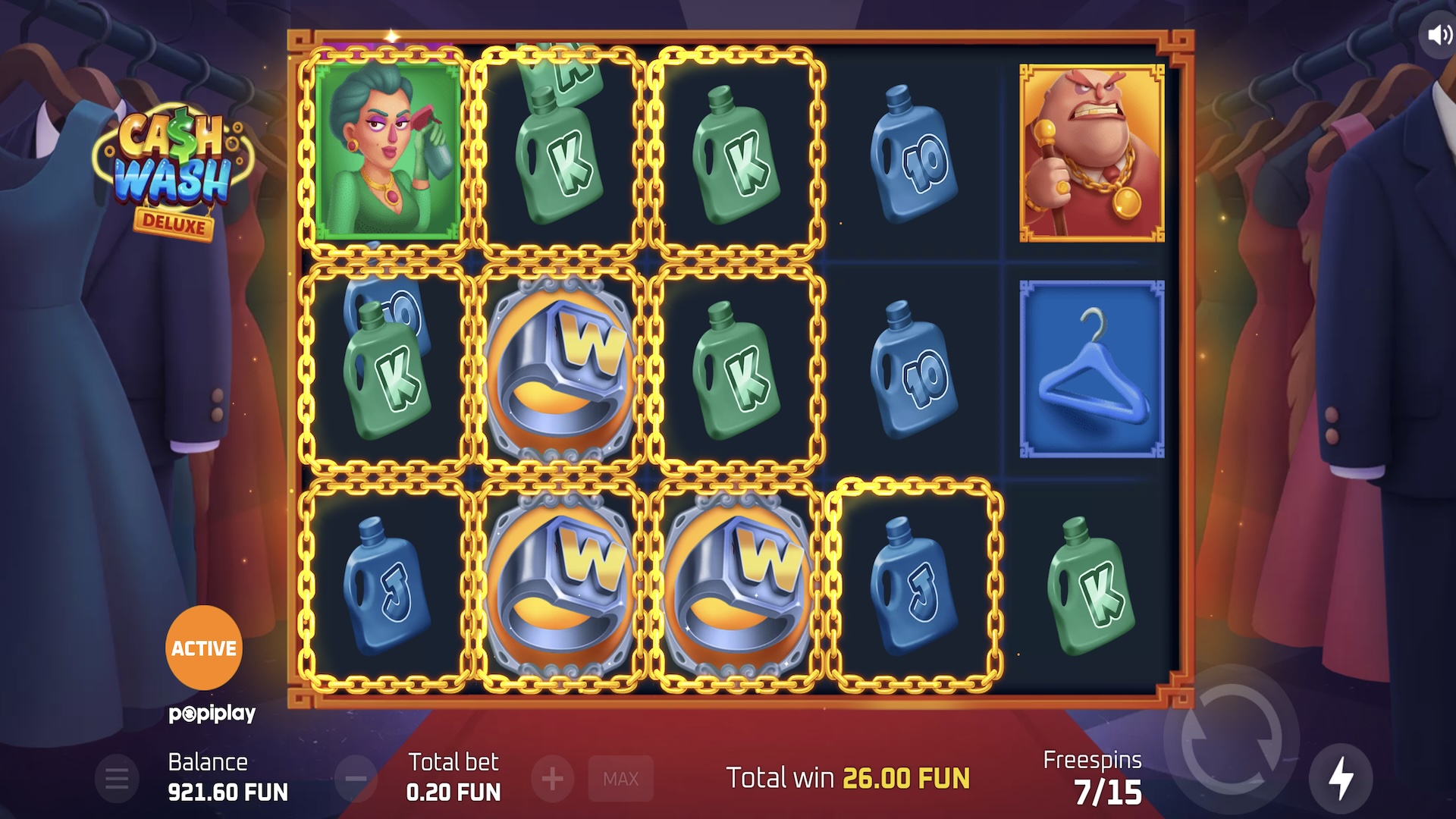Viewport: 1456px width, 819px height.
Task: Increase total bet with plus button
Action: (x=553, y=778)
